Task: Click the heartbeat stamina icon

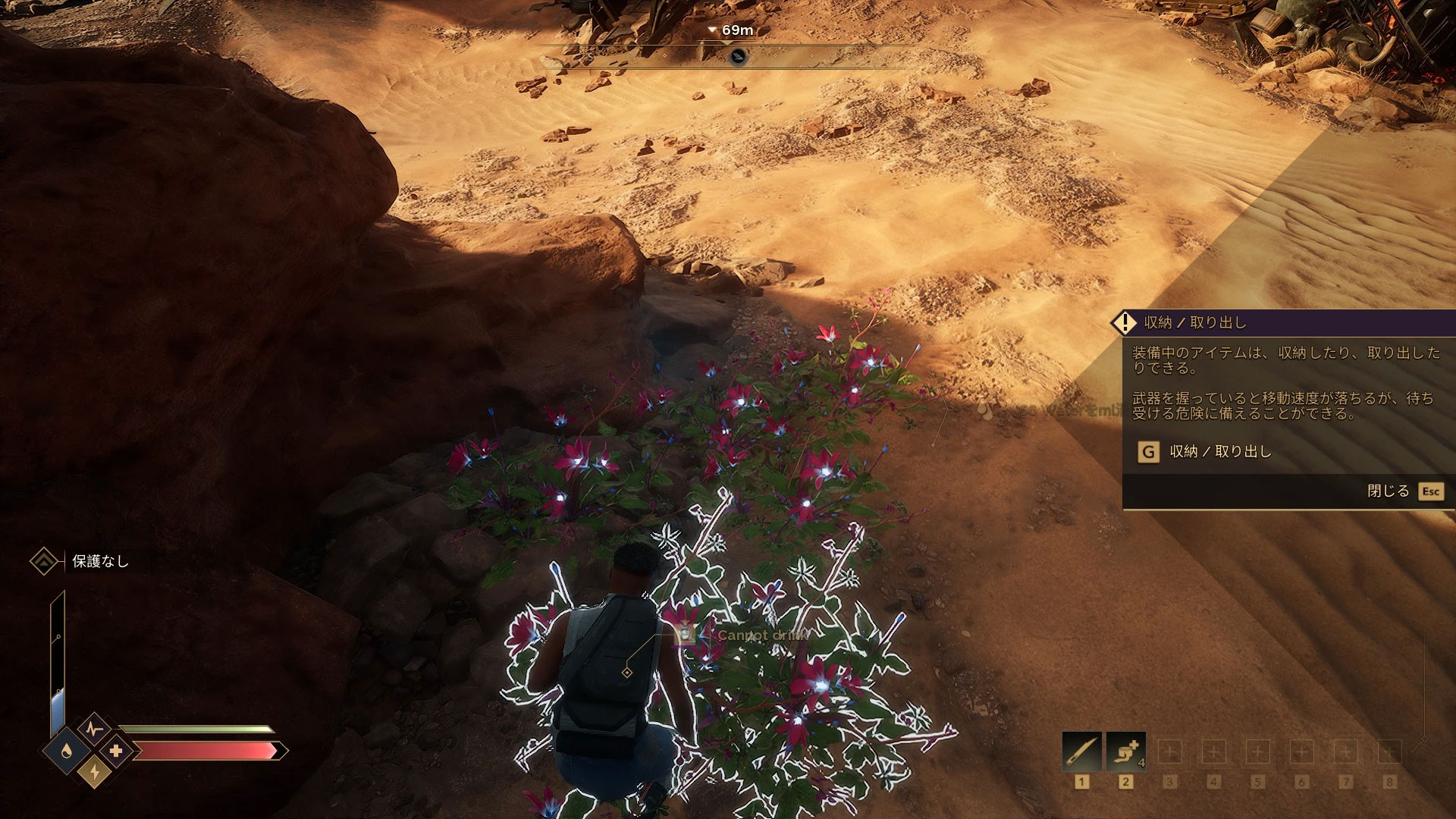Action: pos(95,730)
